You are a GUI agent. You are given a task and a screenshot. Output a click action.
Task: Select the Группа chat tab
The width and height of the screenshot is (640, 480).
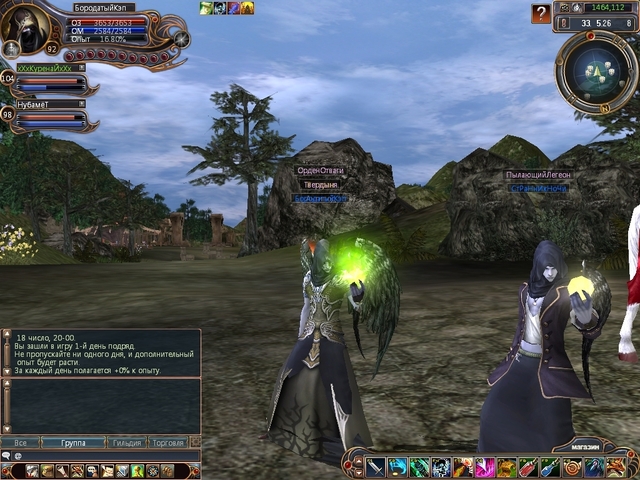[71, 441]
